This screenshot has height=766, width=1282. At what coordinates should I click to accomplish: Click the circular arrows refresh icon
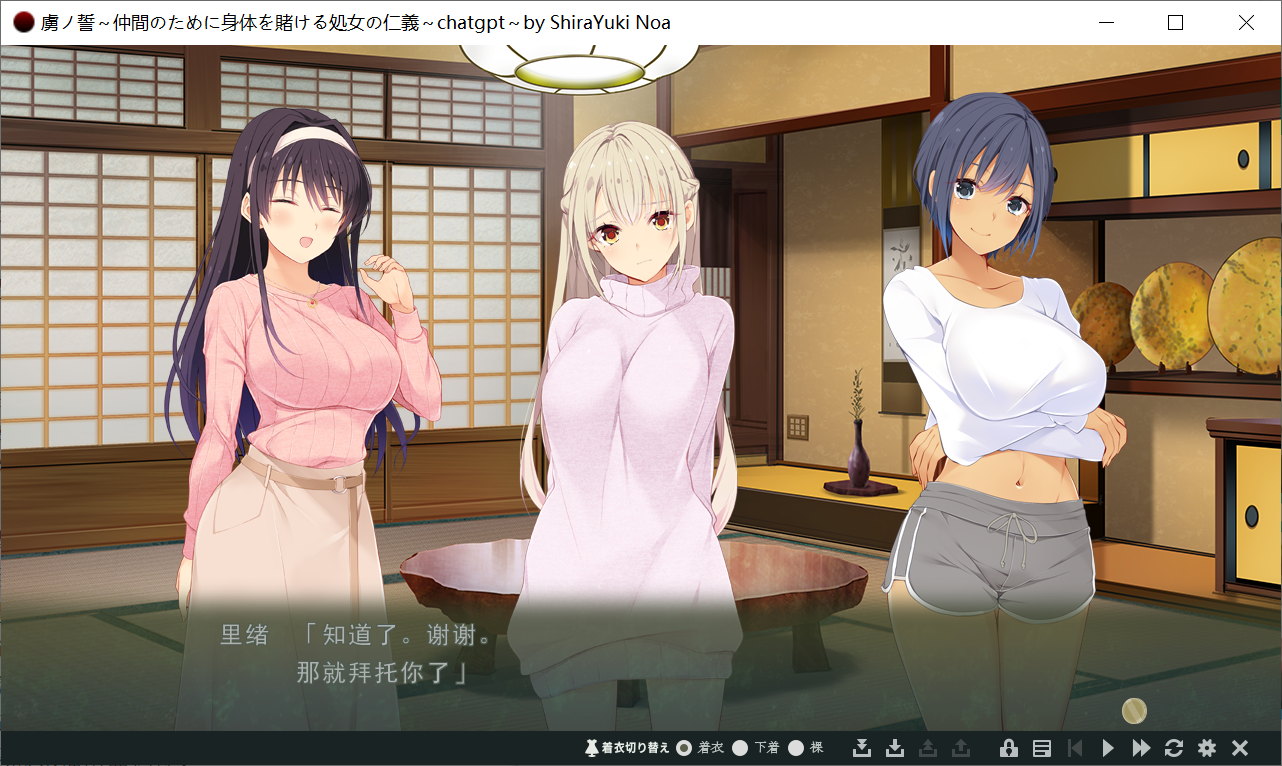(x=1174, y=748)
